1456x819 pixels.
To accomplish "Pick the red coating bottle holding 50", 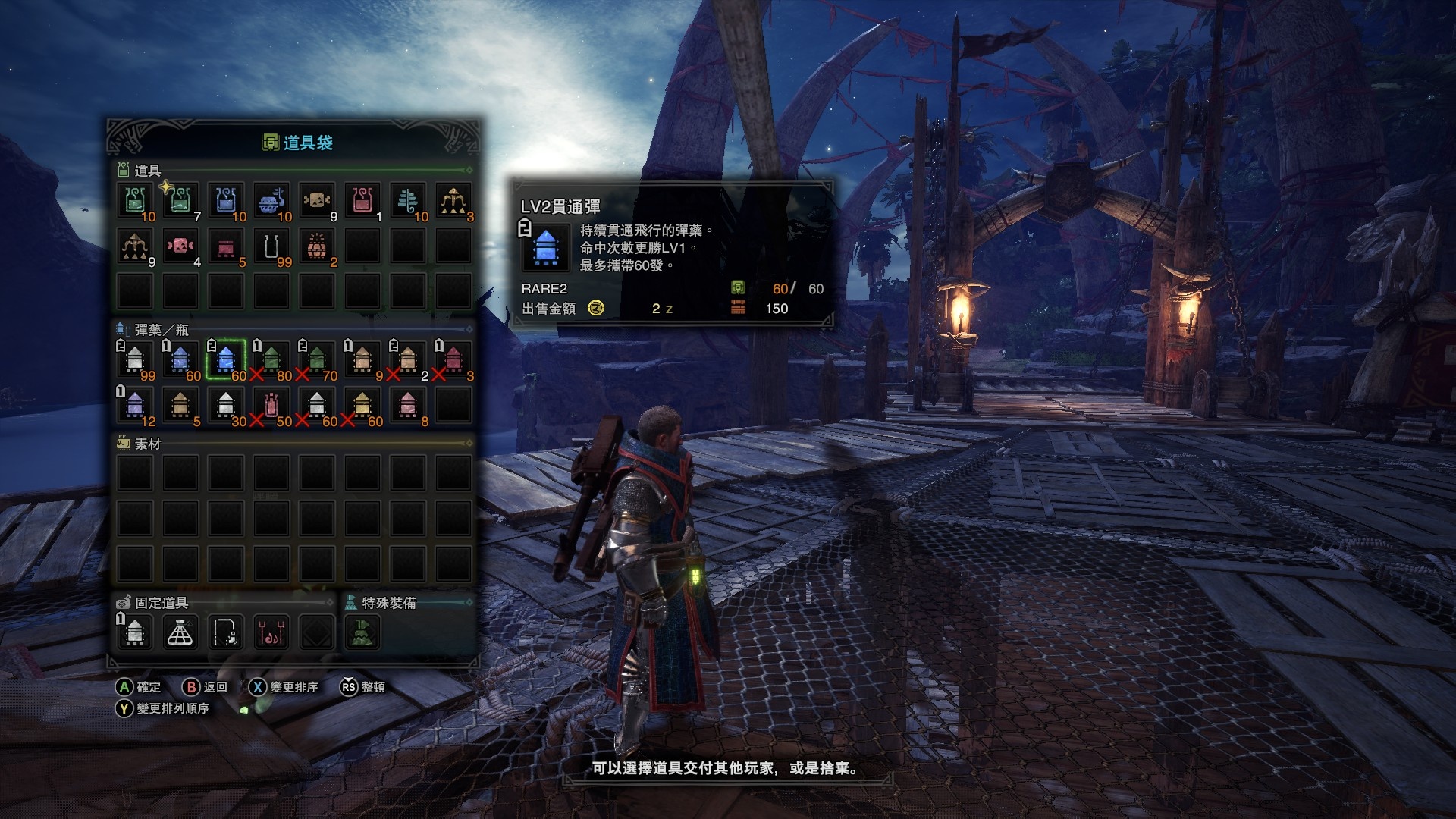I will coord(271,404).
